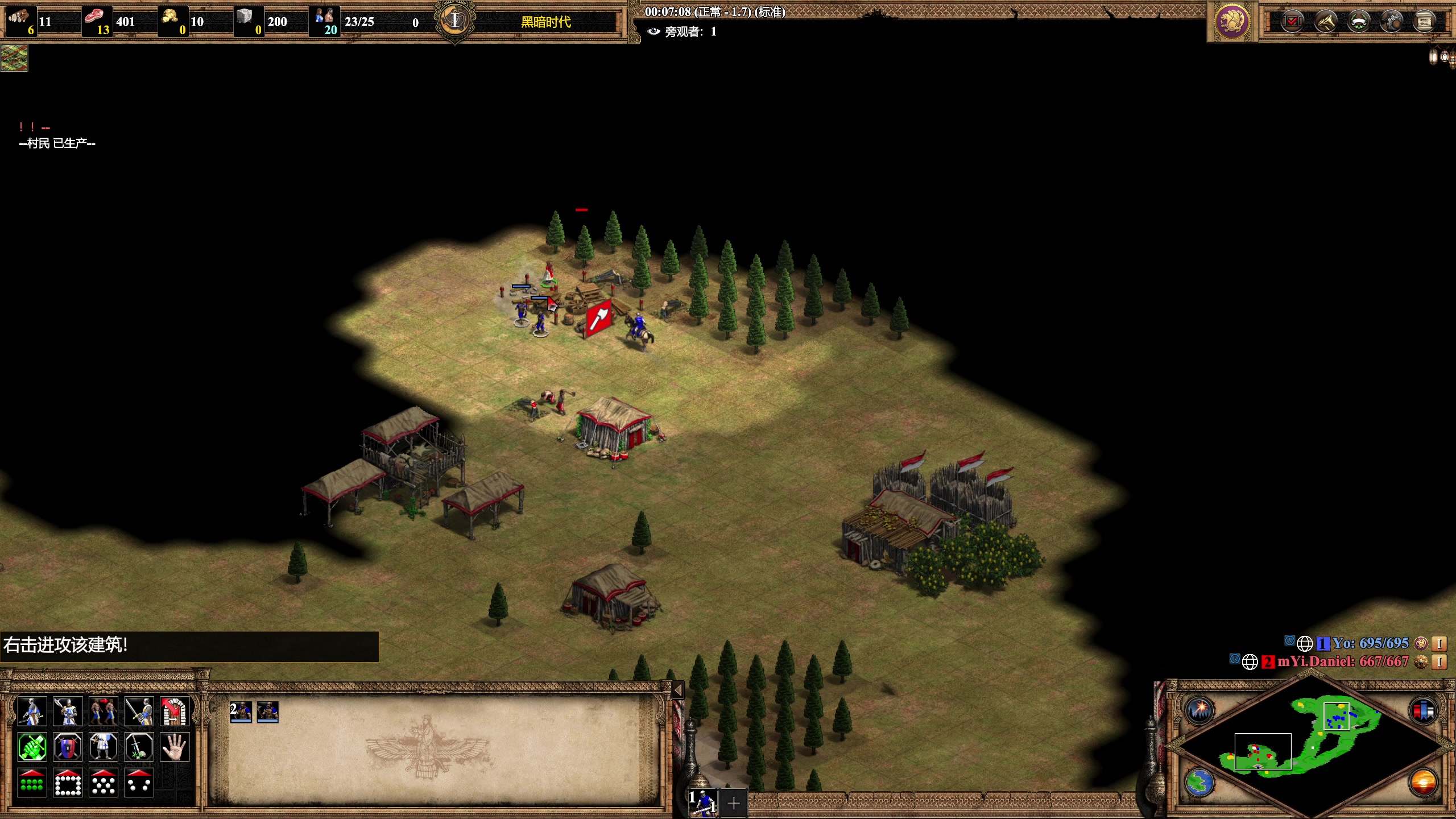Activate the patrol command with crossbowman icon

pos(32,711)
